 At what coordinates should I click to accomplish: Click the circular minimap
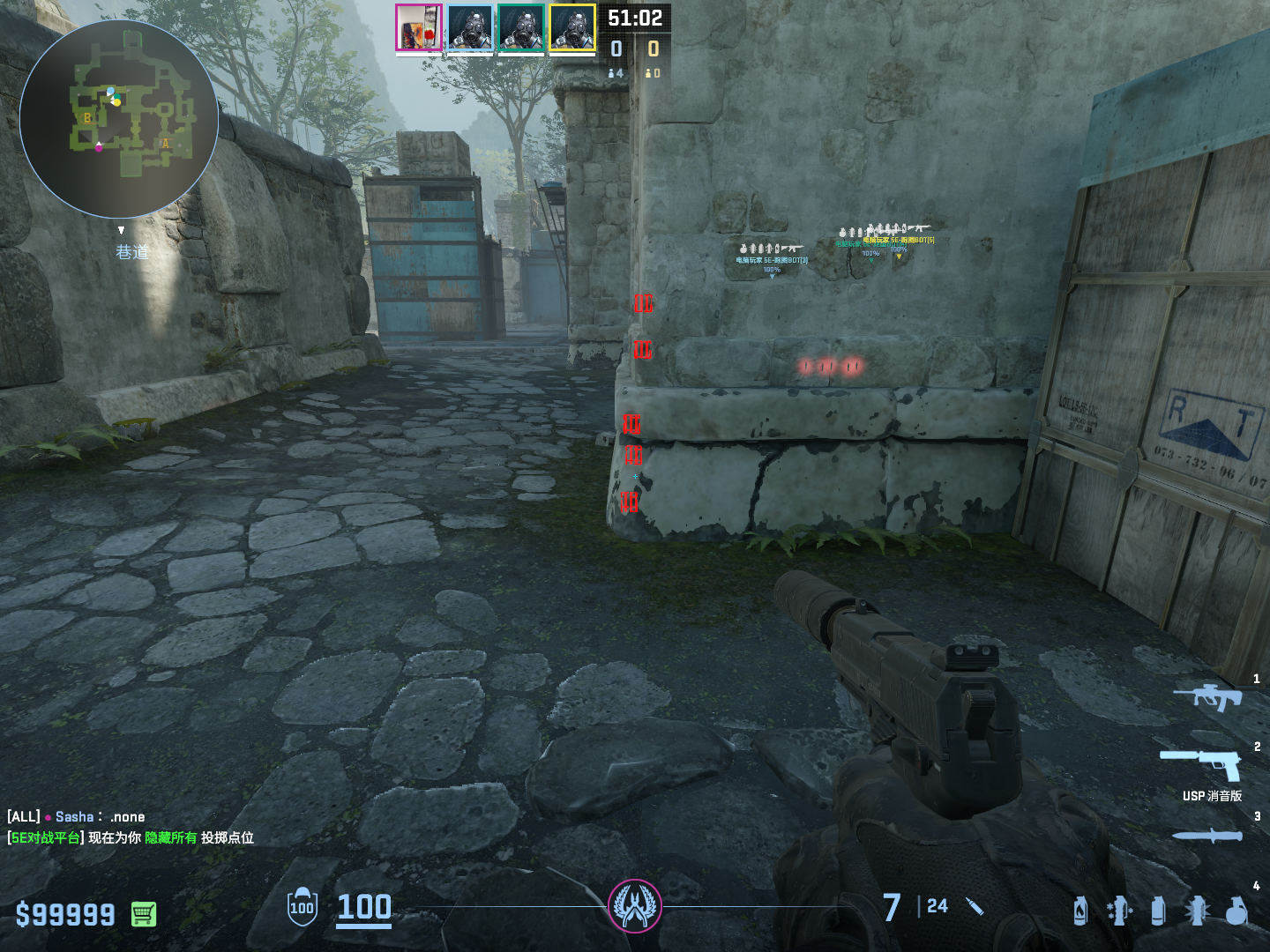(119, 119)
